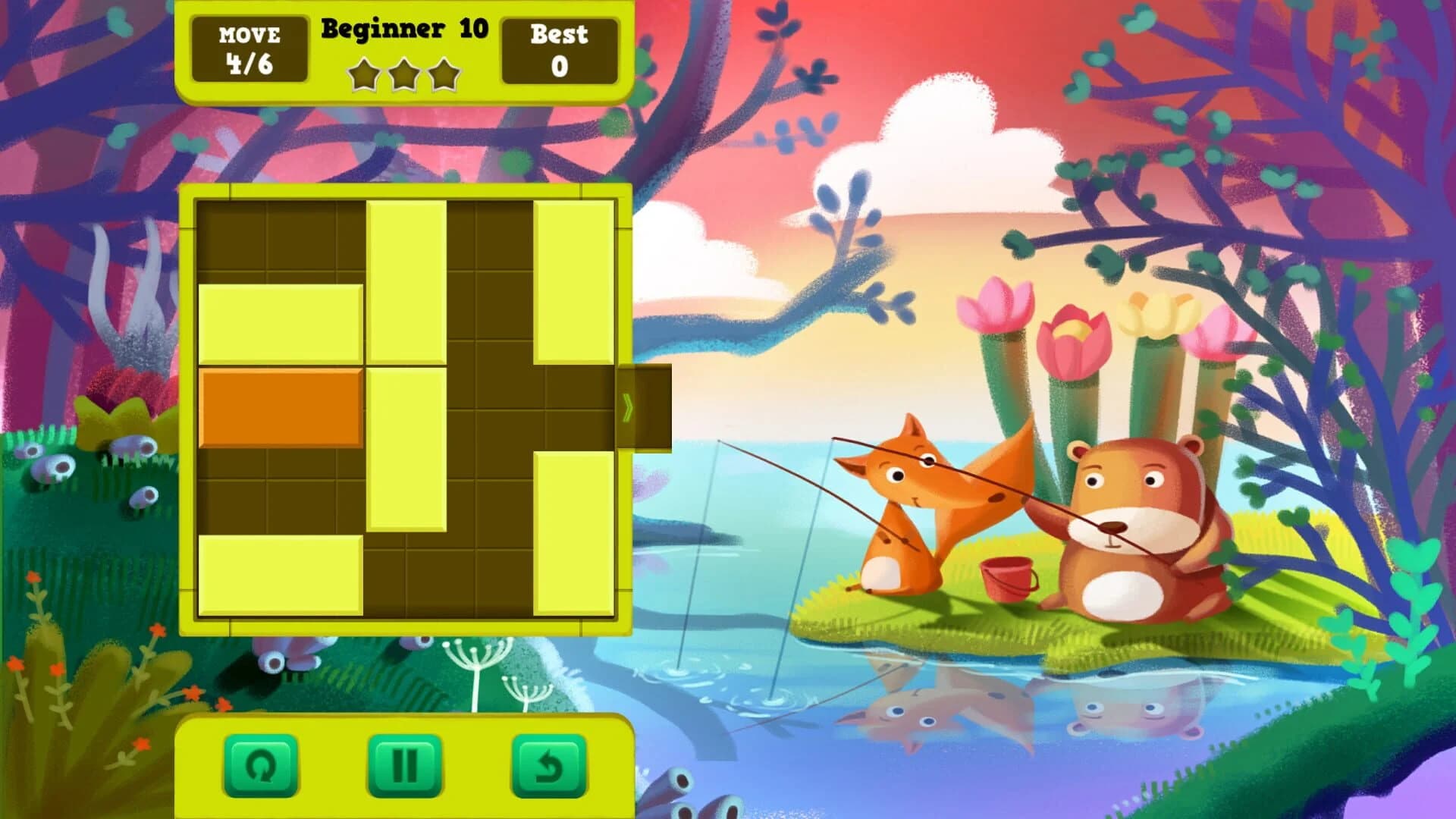Click the middle star above the puzzle board
This screenshot has height=819, width=1456.
tap(404, 76)
